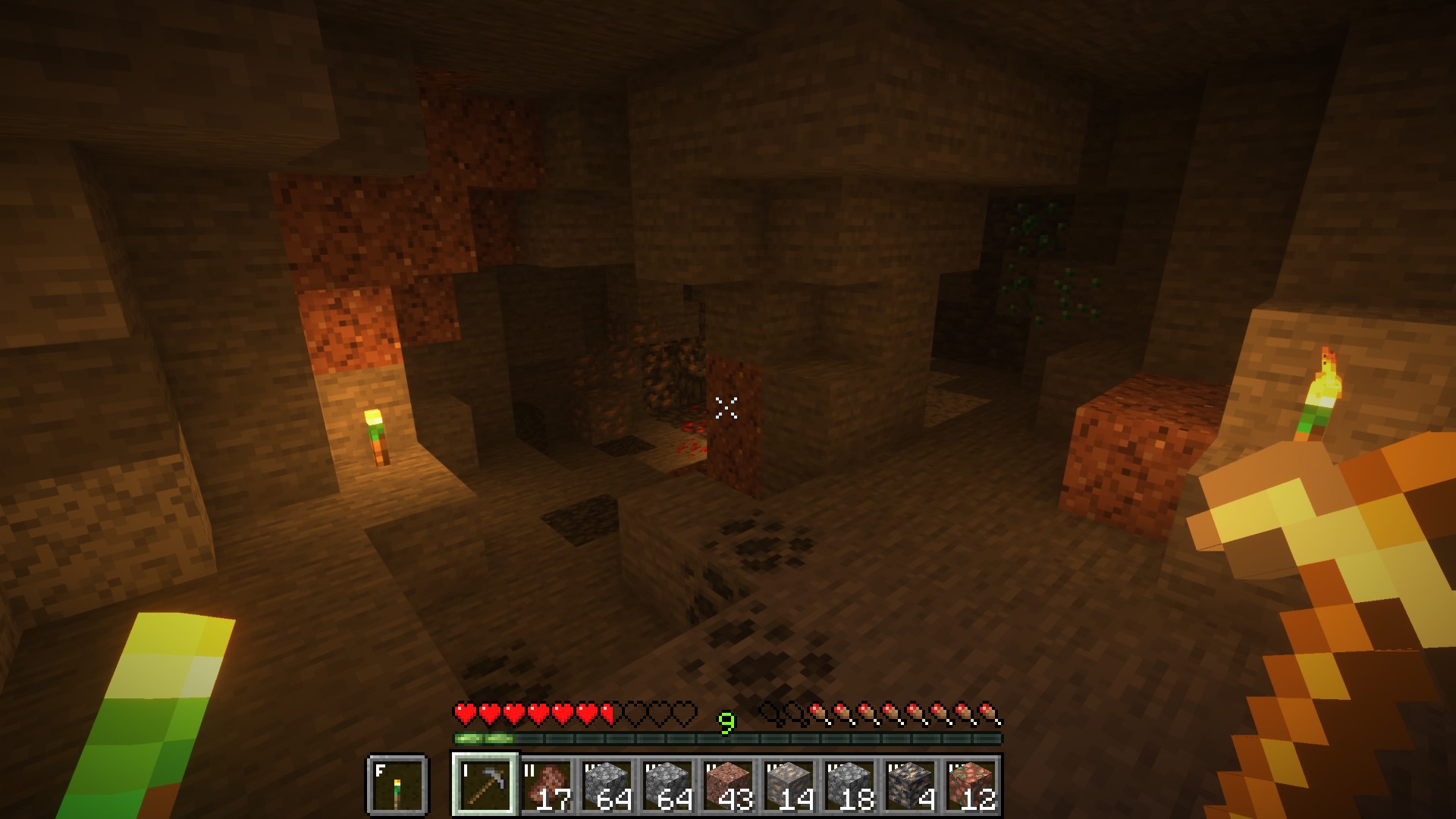Screen dimensions: 1456x819
Task: Select the cobblestone stack of 18
Action: point(850,785)
